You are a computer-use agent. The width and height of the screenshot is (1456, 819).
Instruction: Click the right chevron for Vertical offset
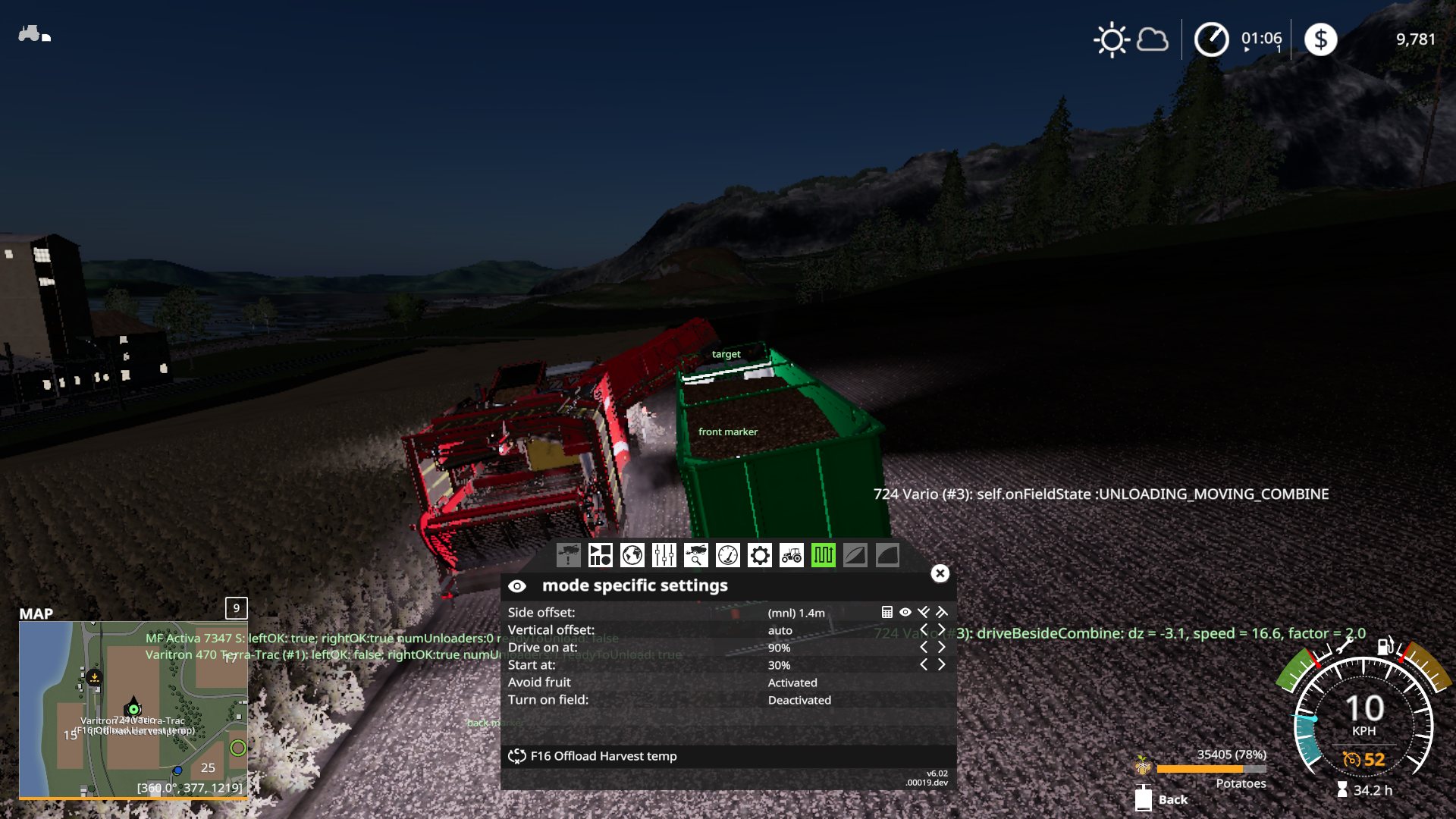click(941, 630)
